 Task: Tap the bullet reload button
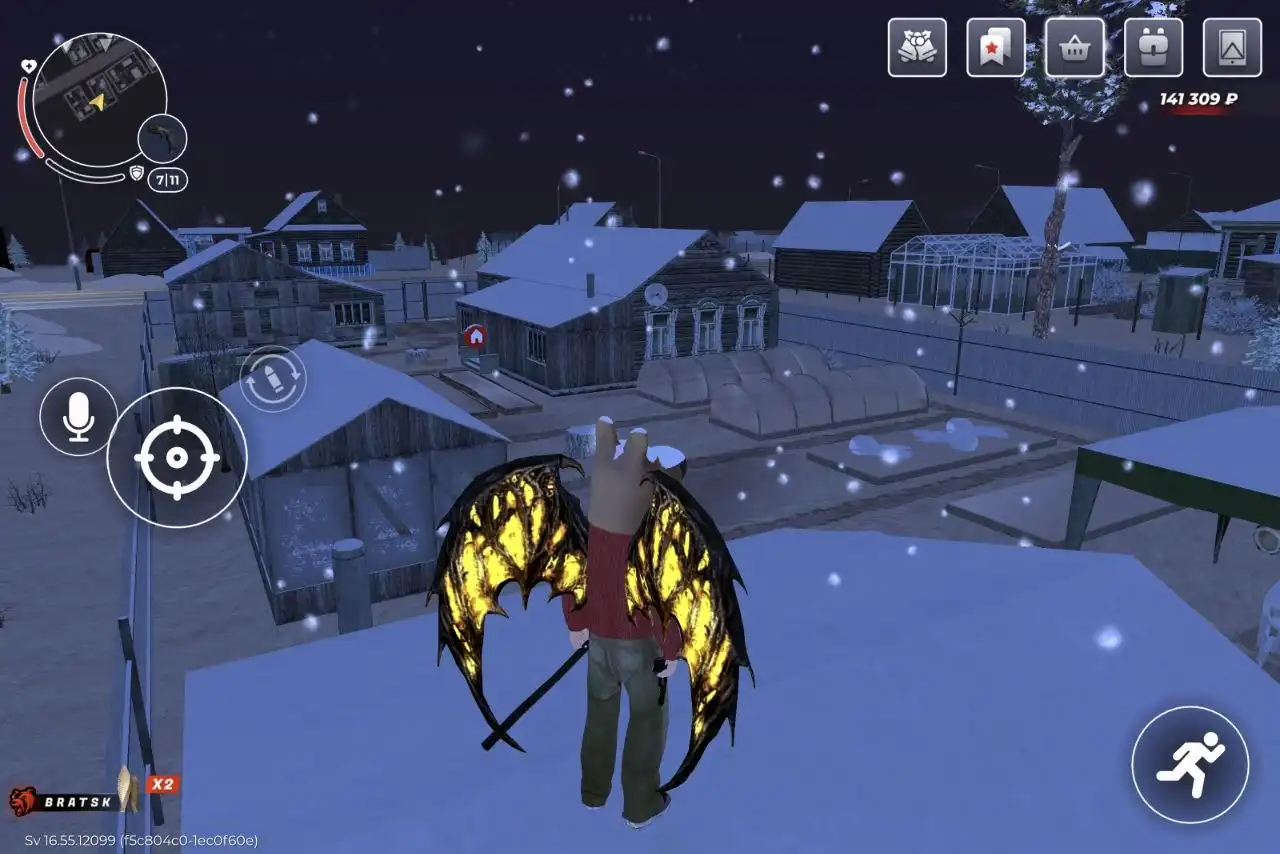(x=273, y=379)
